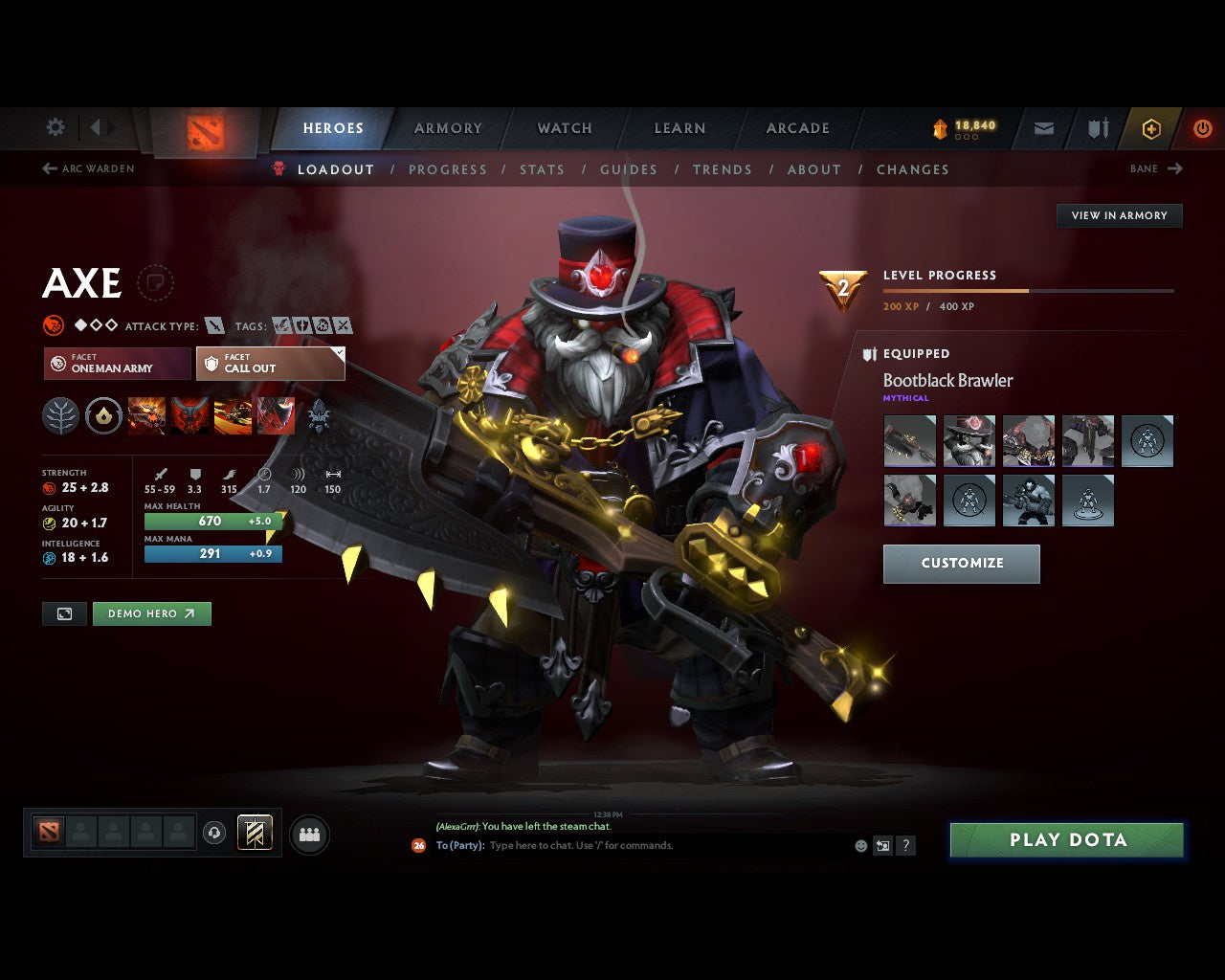Image resolution: width=1225 pixels, height=980 pixels.
Task: Click the power/exit icon top right
Action: (1203, 128)
